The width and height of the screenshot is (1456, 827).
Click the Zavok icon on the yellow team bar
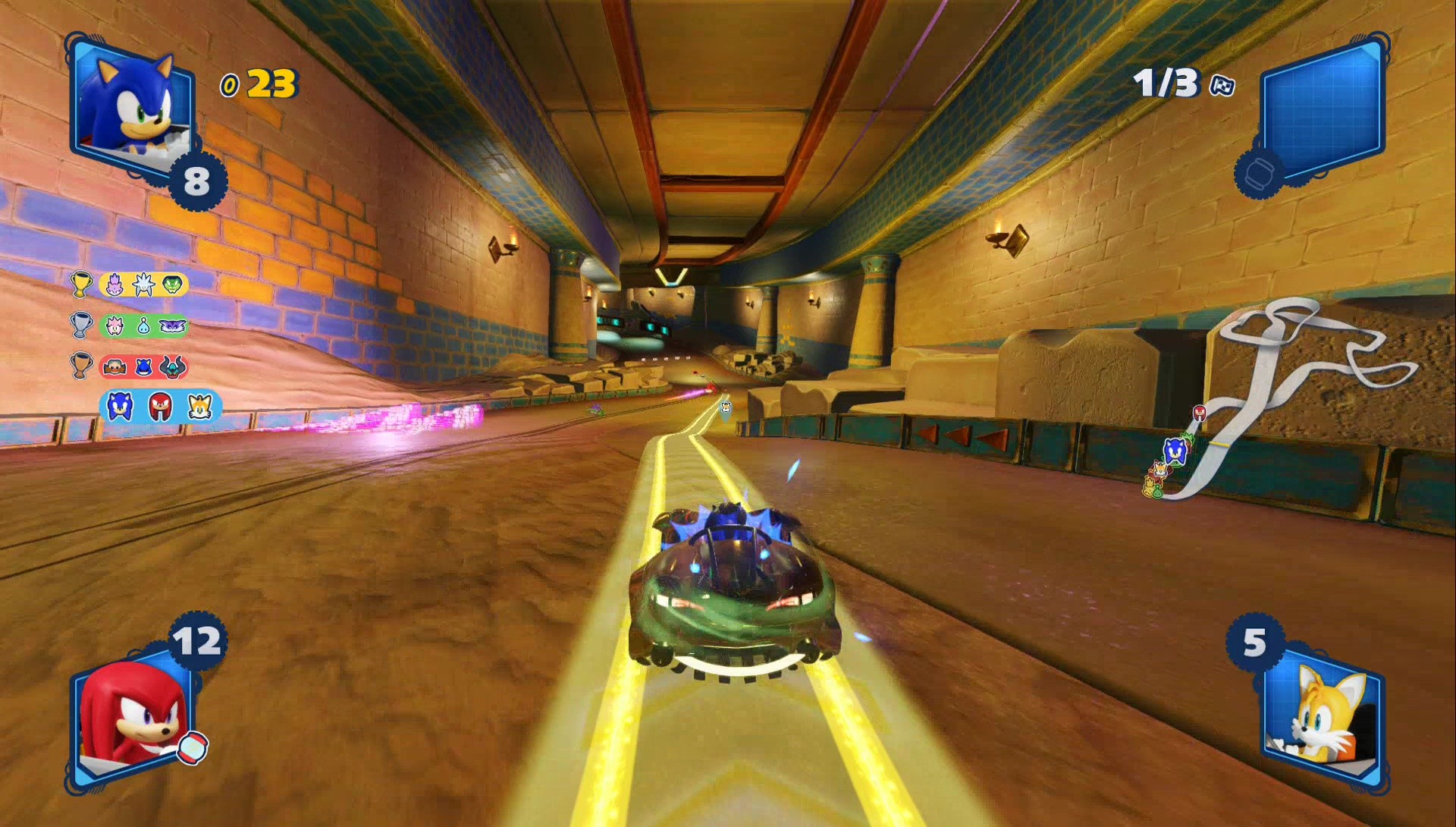(172, 284)
